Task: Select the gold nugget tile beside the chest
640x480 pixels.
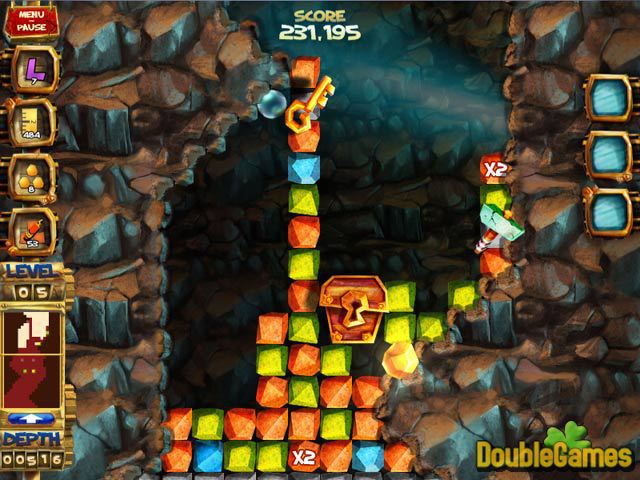Action: tap(400, 359)
